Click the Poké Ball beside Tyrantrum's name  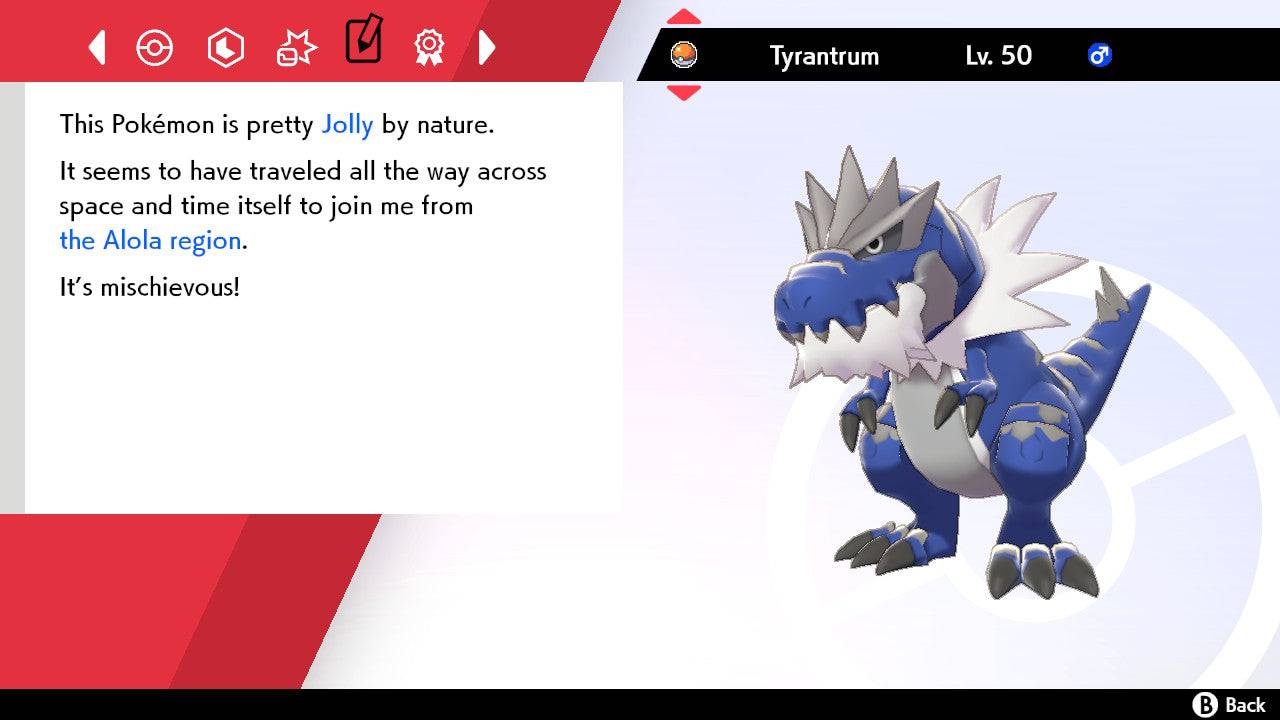click(x=687, y=56)
